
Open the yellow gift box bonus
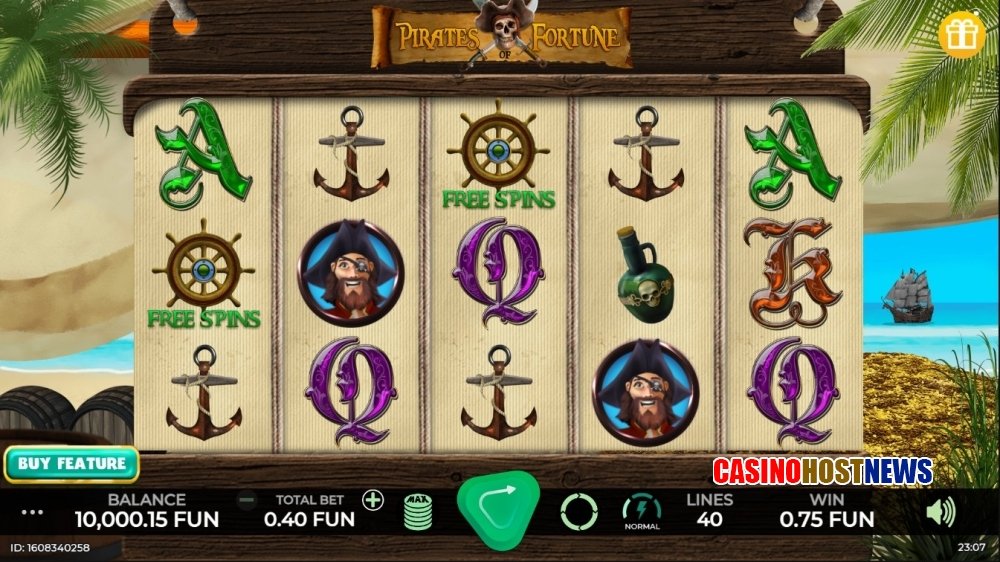(x=962, y=35)
